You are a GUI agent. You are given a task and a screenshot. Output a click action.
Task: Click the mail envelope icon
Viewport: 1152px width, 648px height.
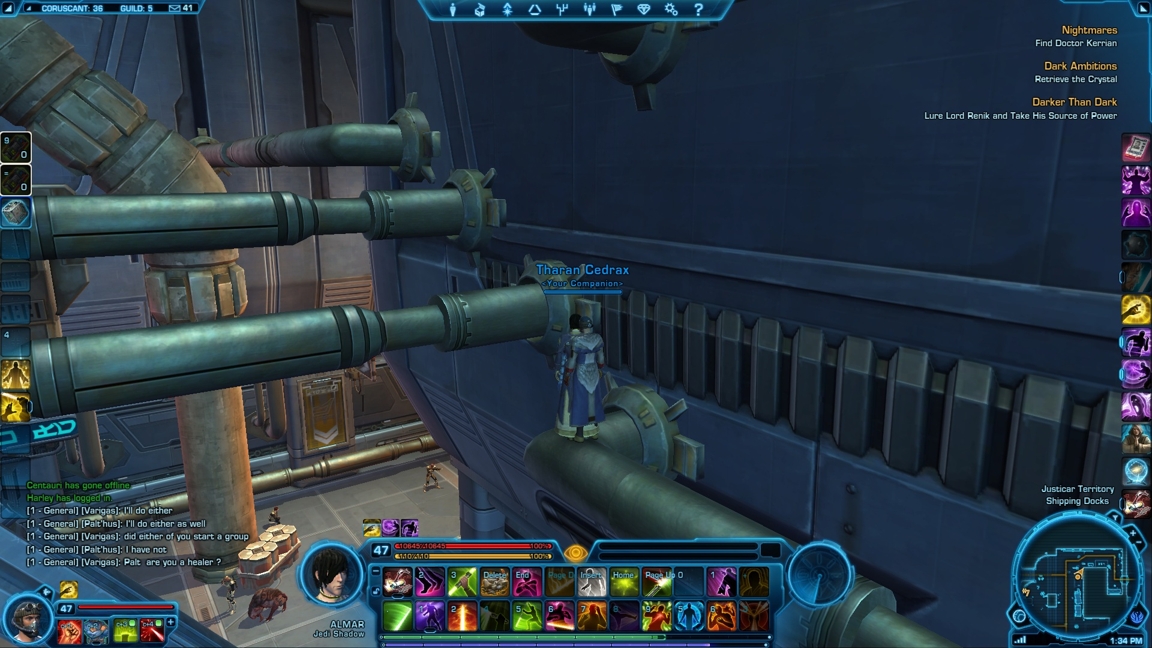coord(175,8)
